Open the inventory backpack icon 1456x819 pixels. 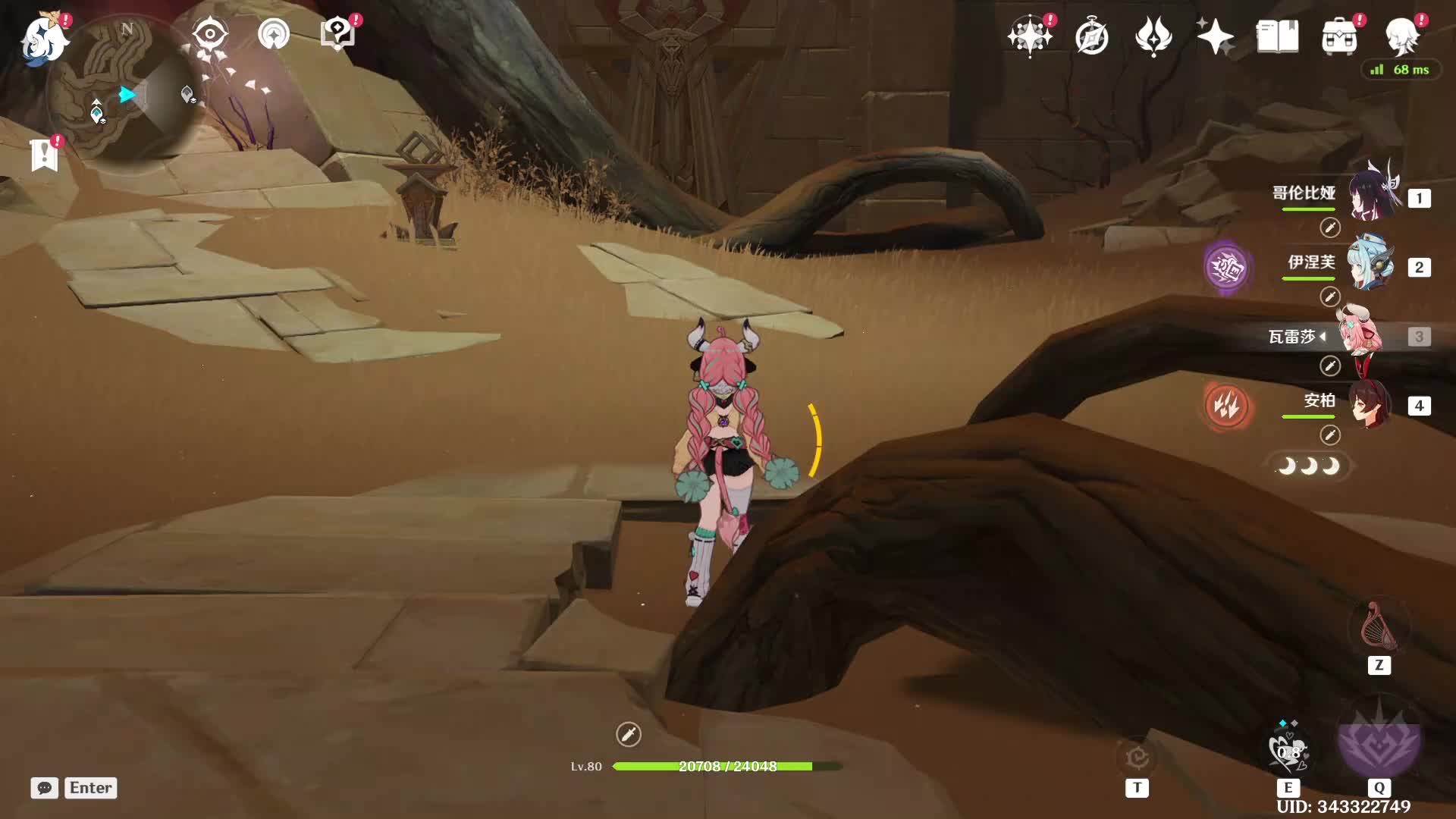pyautogui.click(x=1339, y=36)
